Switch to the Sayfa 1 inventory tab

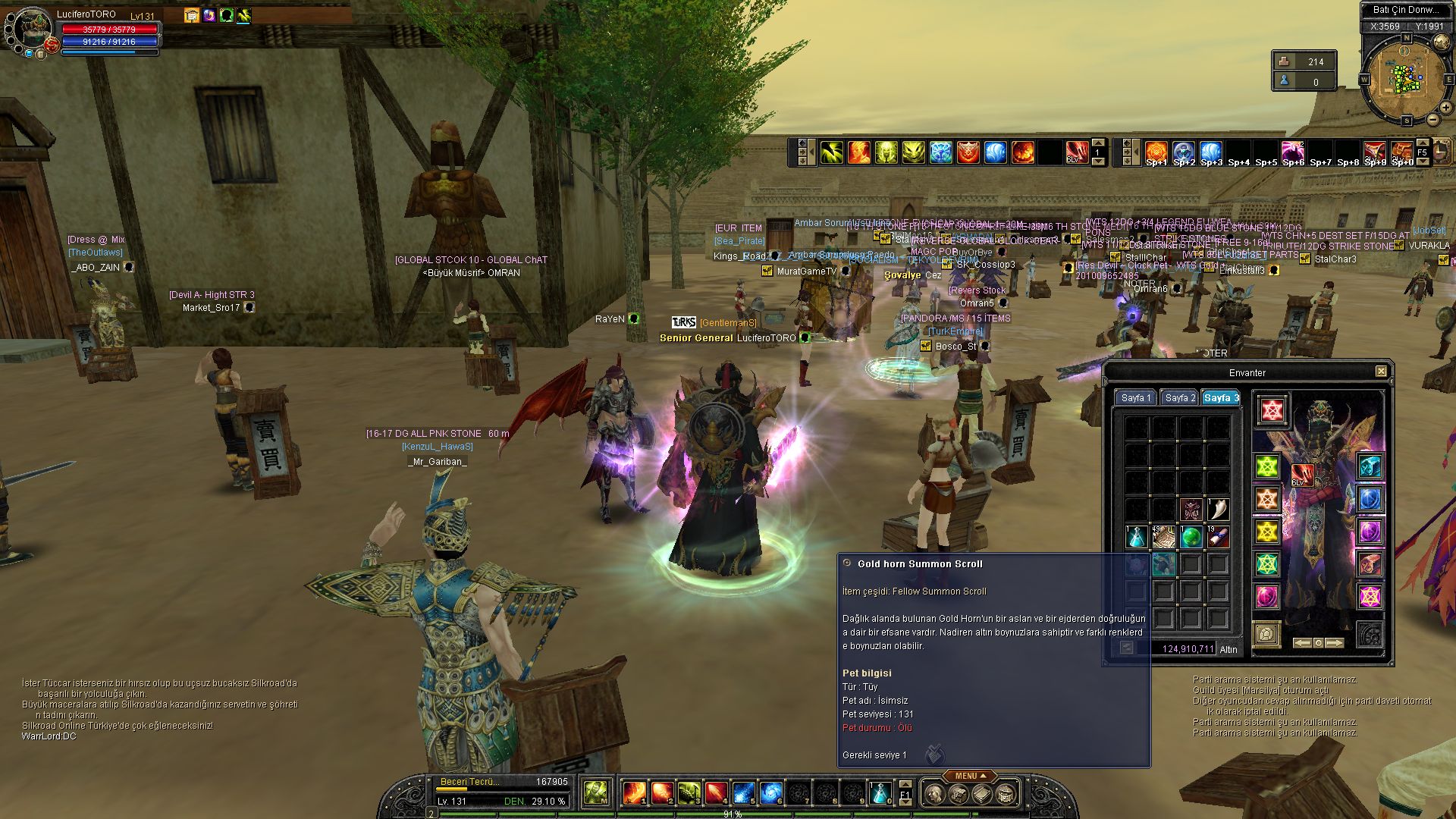click(1135, 398)
